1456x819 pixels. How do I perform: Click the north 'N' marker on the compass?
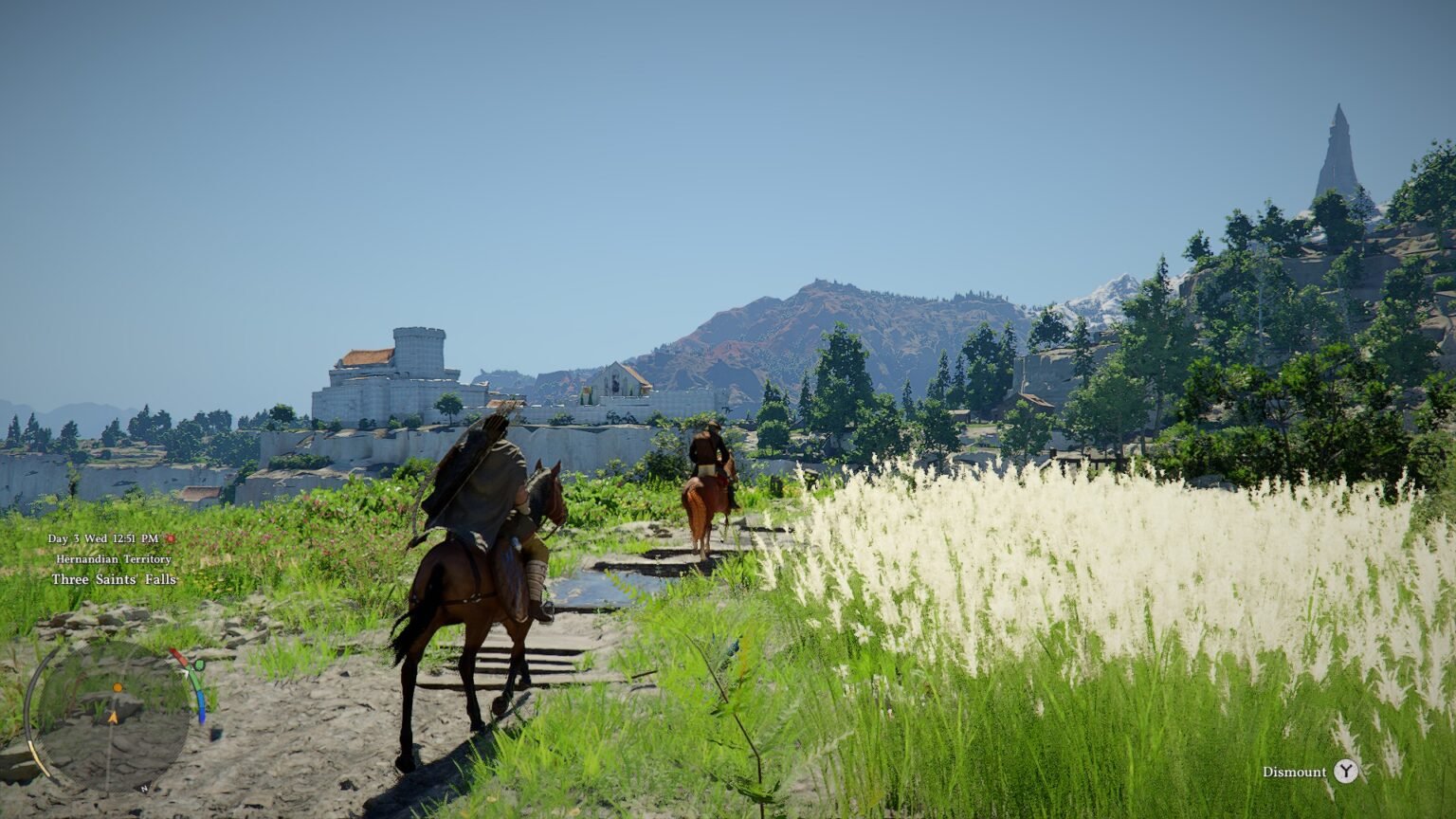coord(144,789)
